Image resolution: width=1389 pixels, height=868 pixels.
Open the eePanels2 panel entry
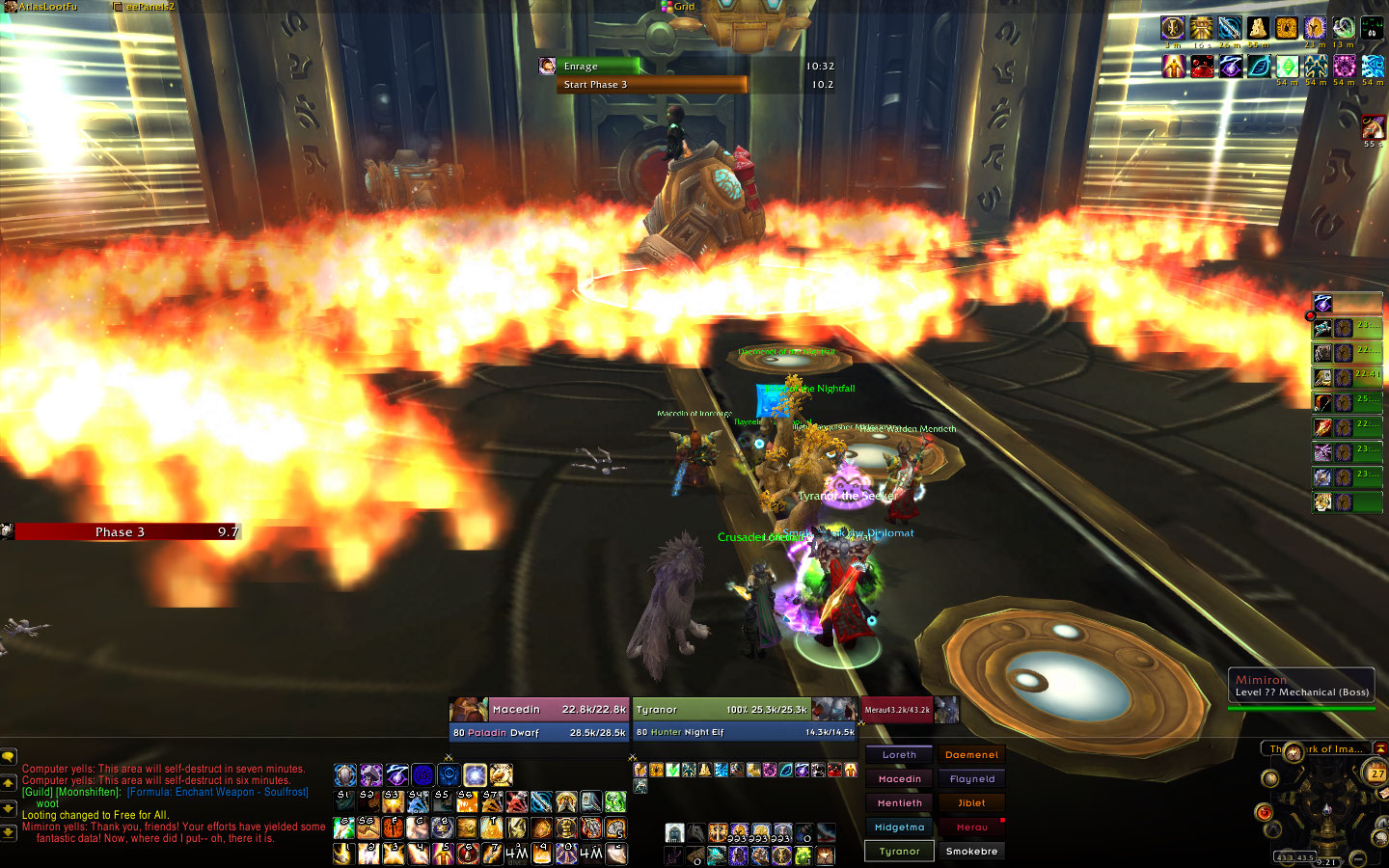click(150, 7)
